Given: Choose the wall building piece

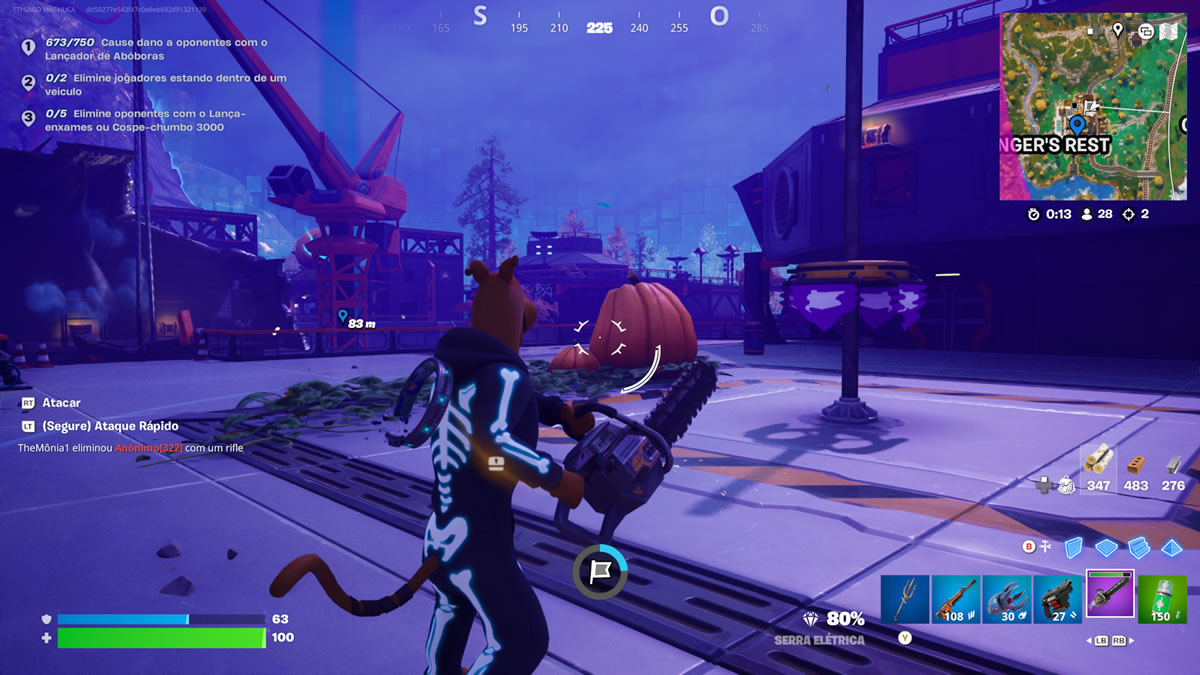Looking at the screenshot, I should coord(1073,547).
